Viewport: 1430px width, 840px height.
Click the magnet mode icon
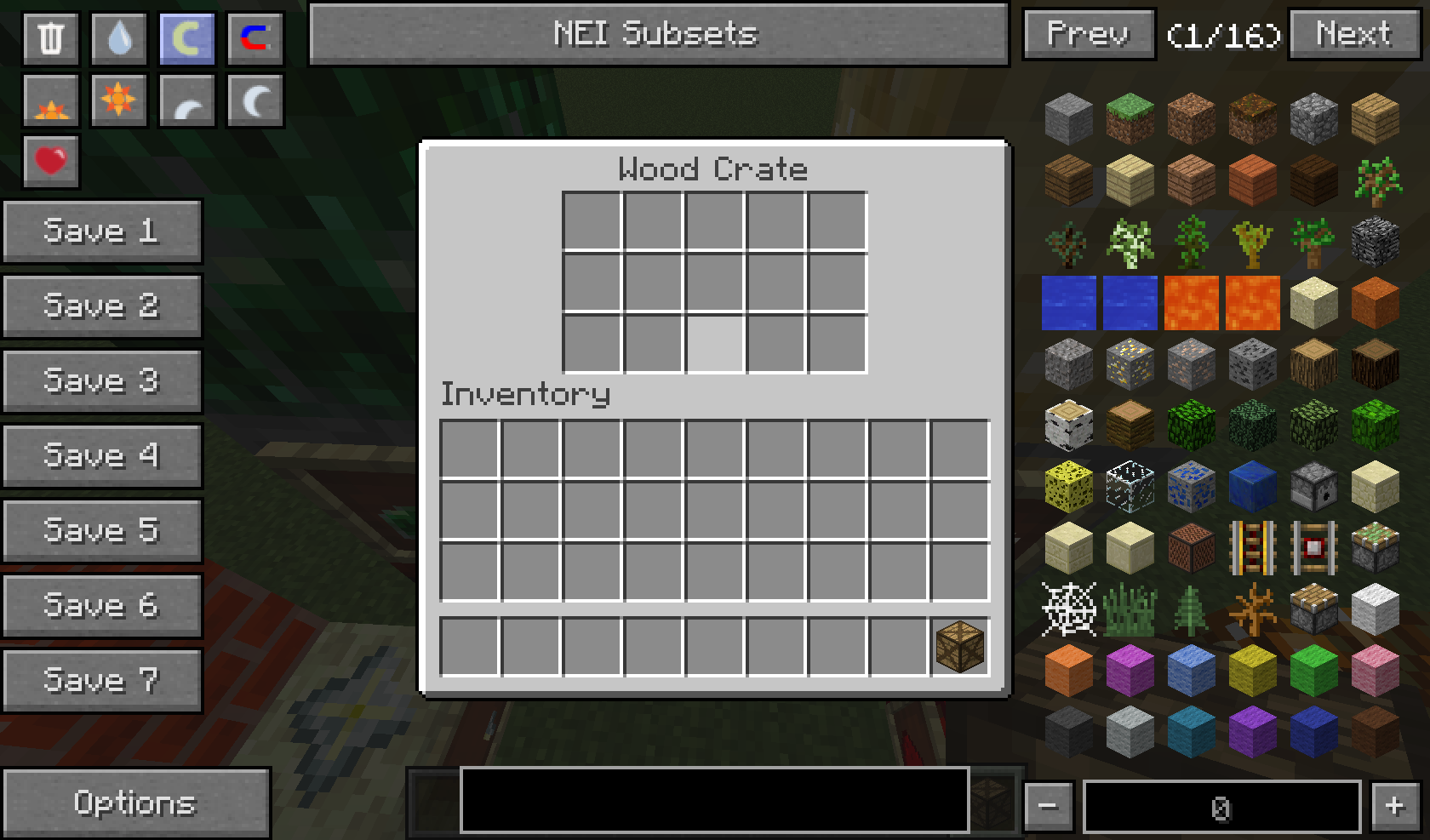coord(255,38)
